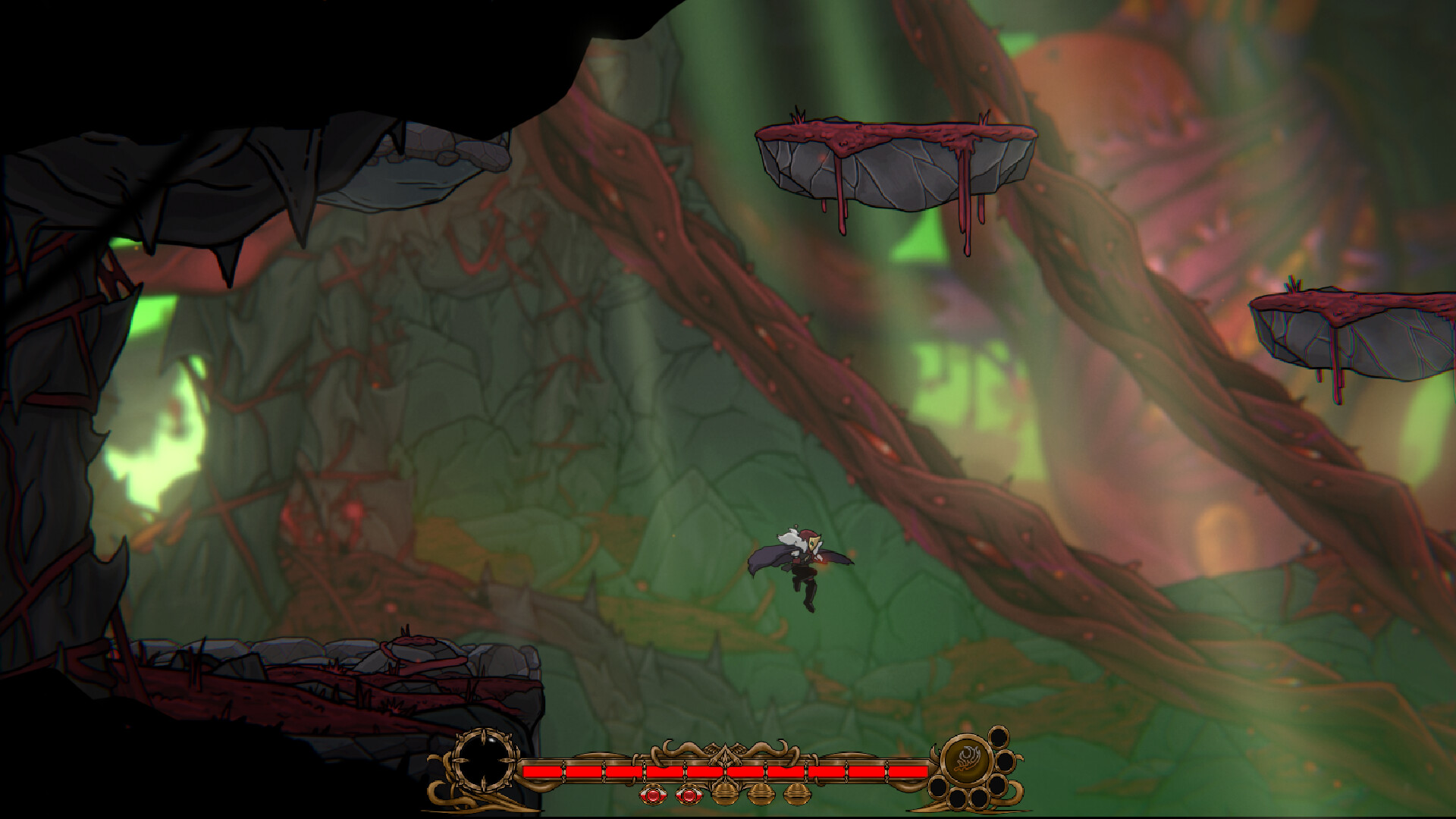The height and width of the screenshot is (819, 1456).
Task: Select the second red eye potion icon
Action: pyautogui.click(x=689, y=793)
